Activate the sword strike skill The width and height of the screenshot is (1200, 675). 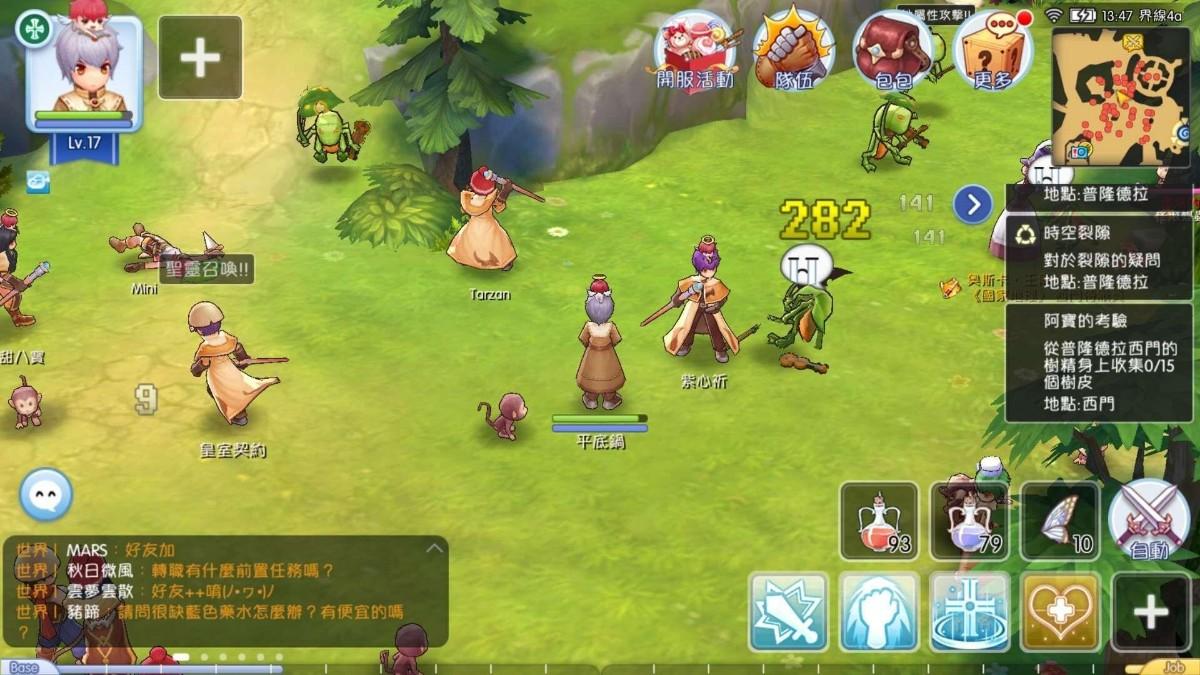(x=788, y=611)
